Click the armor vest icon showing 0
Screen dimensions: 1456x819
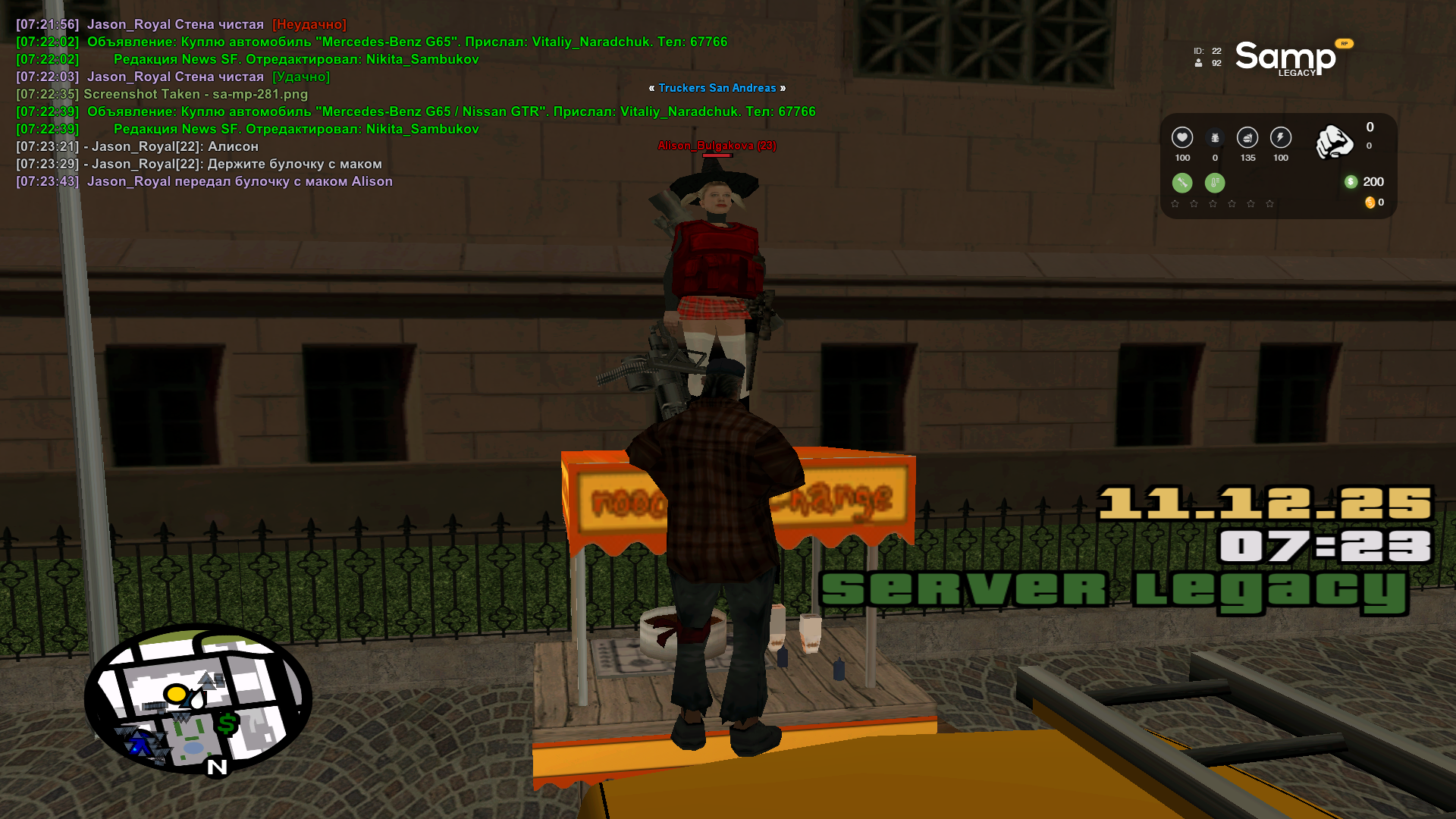[1215, 138]
